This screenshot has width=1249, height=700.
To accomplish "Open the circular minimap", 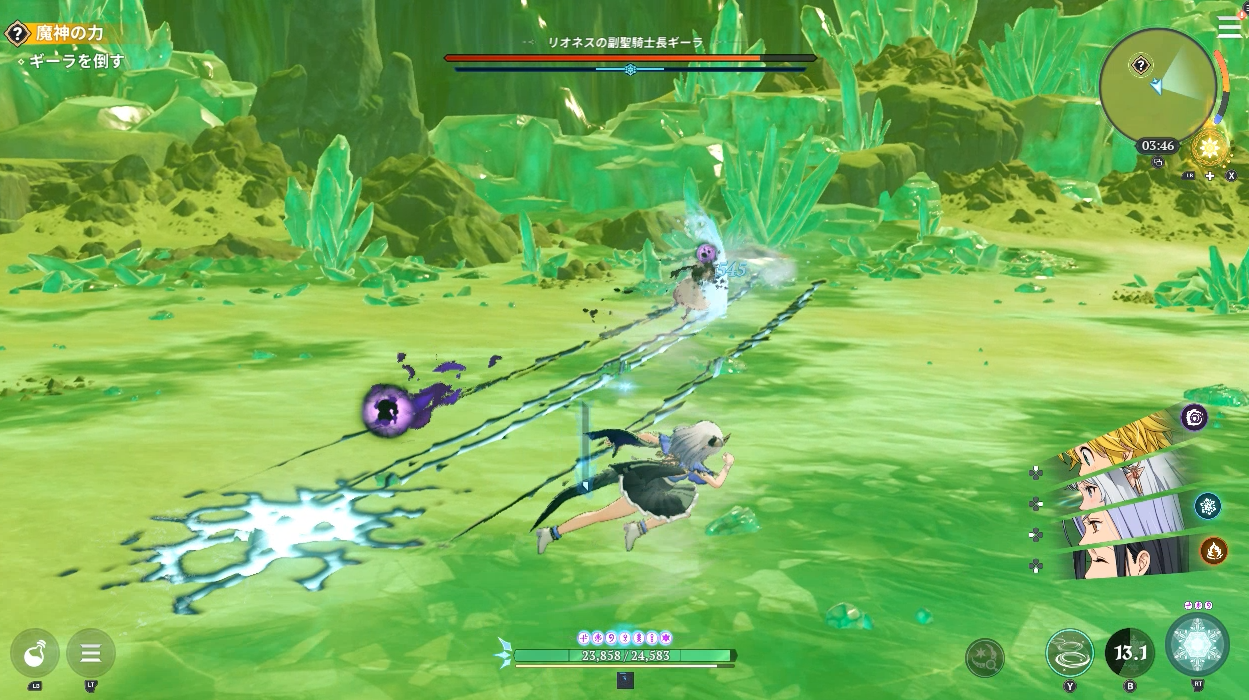I will tap(1157, 87).
